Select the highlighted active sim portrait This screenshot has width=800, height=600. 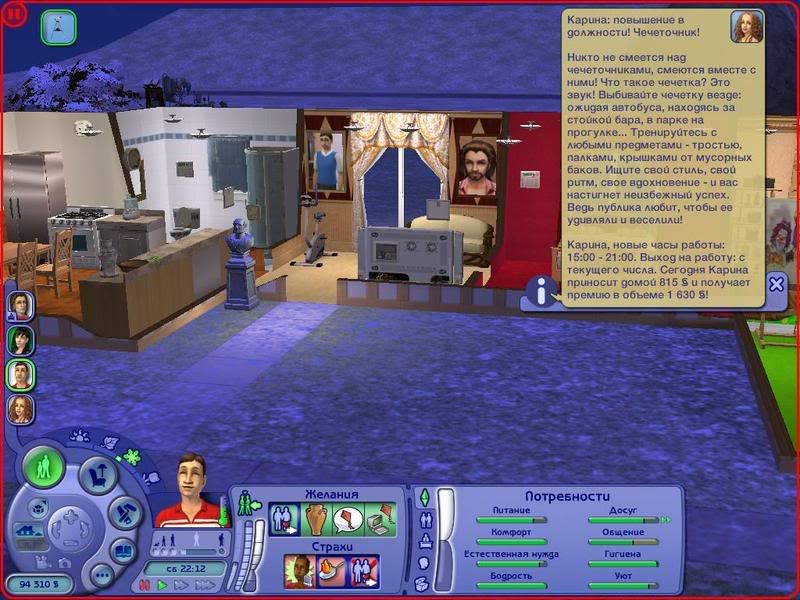pos(21,374)
